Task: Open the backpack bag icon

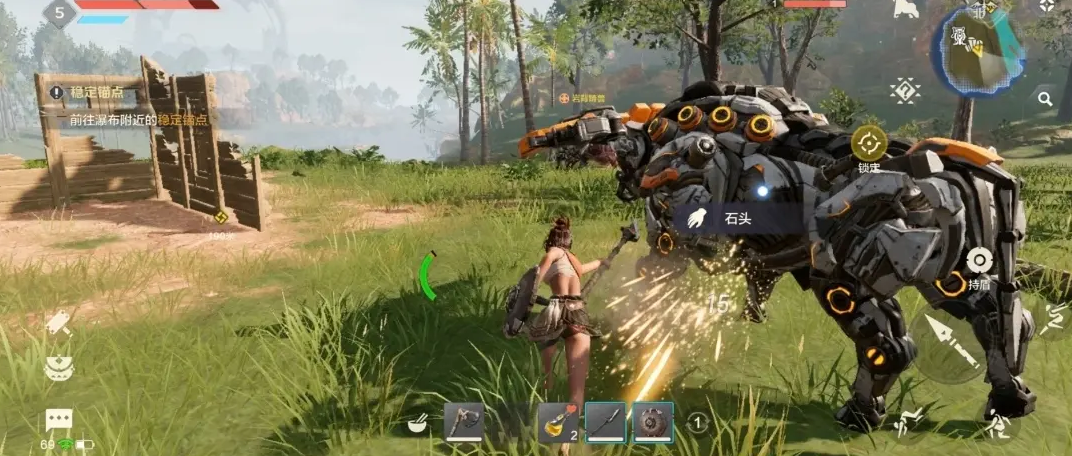Action: pyautogui.click(x=59, y=369)
